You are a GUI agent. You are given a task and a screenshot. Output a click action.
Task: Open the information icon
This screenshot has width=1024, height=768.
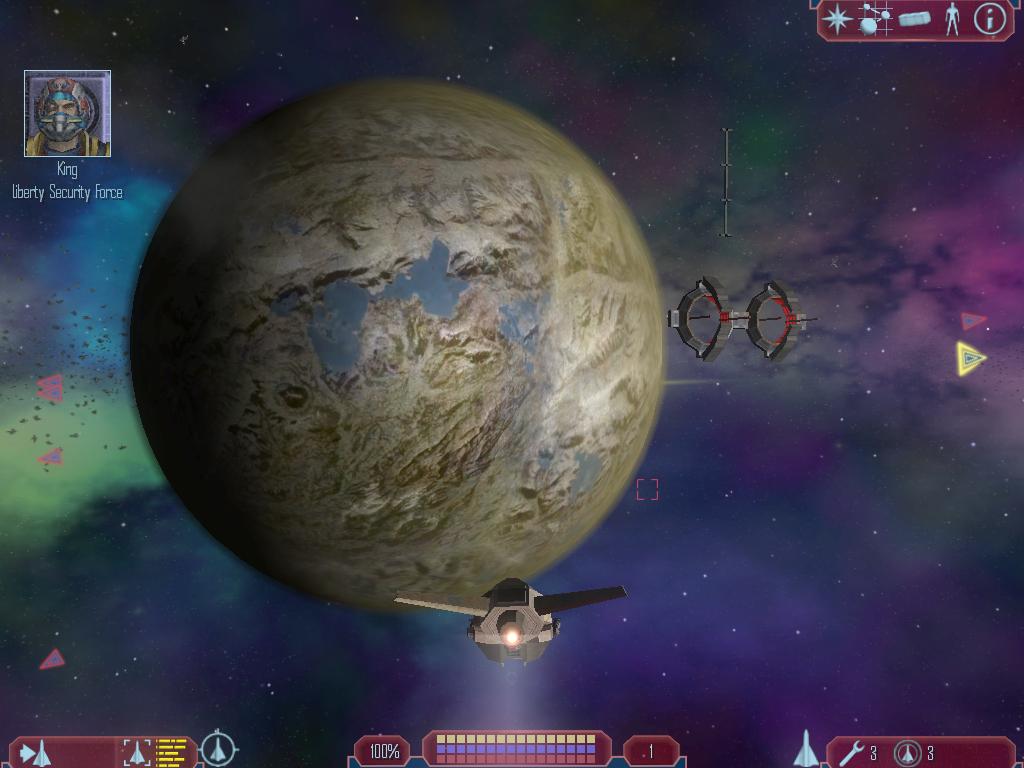point(989,19)
